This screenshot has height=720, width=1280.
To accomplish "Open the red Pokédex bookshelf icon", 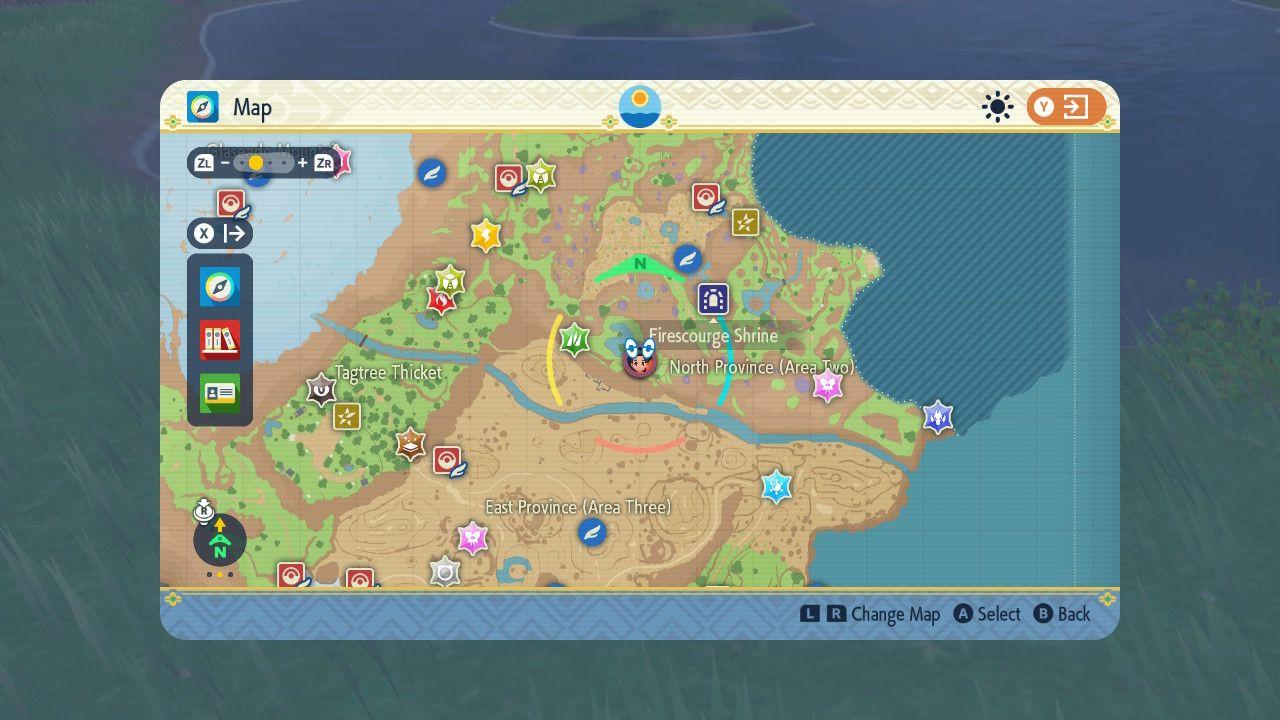I will [x=219, y=339].
